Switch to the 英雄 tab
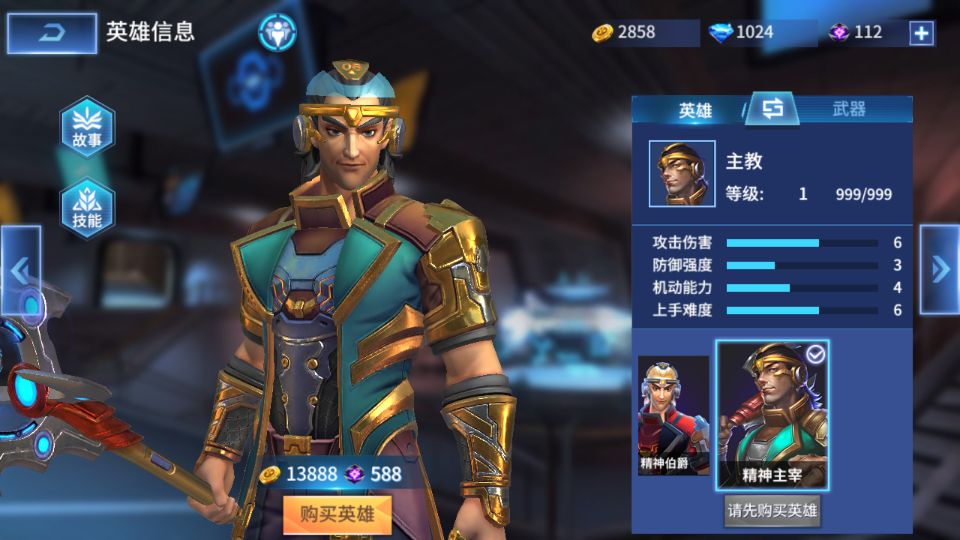 click(694, 110)
